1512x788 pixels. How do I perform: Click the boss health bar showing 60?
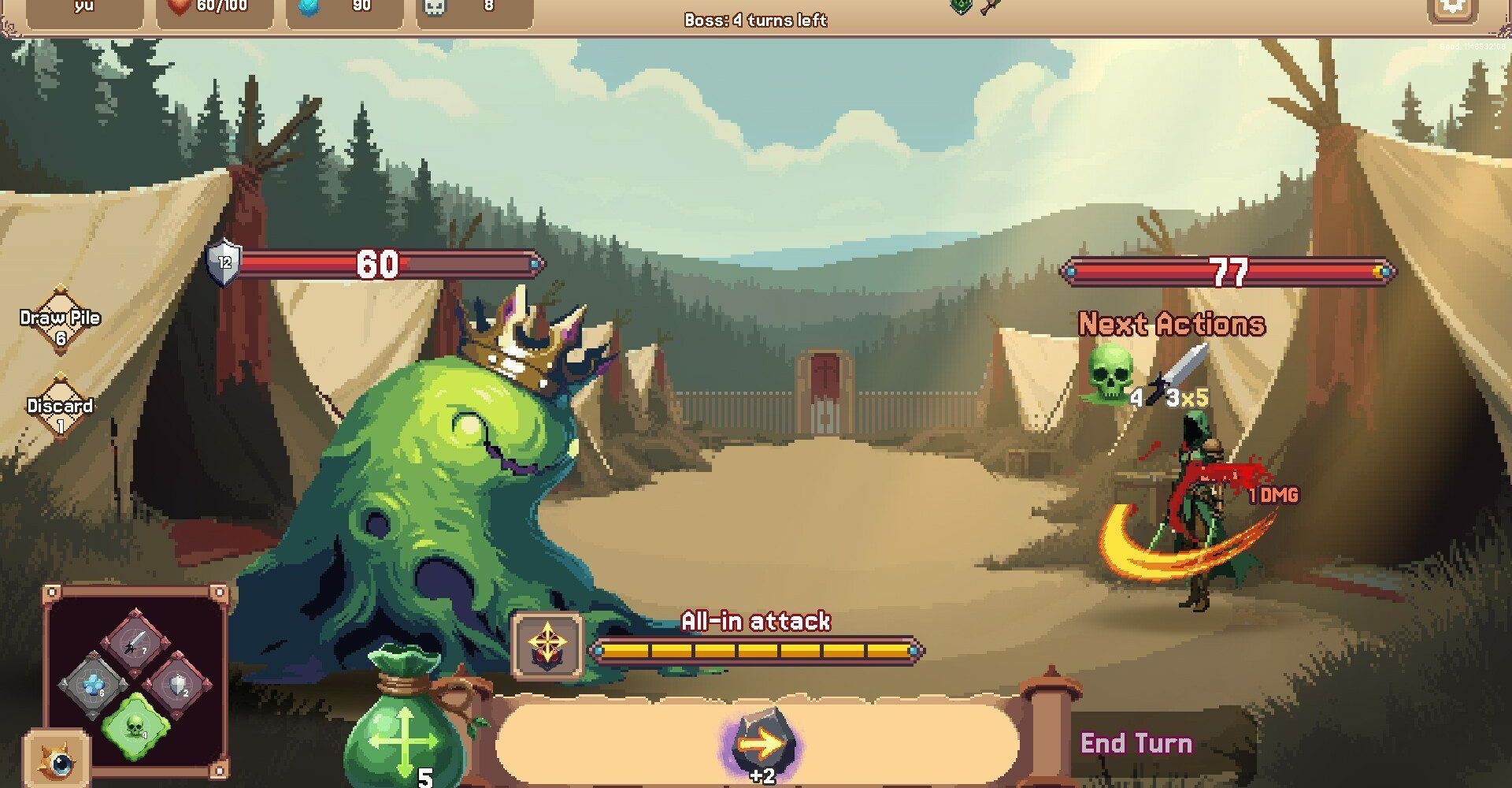click(378, 262)
